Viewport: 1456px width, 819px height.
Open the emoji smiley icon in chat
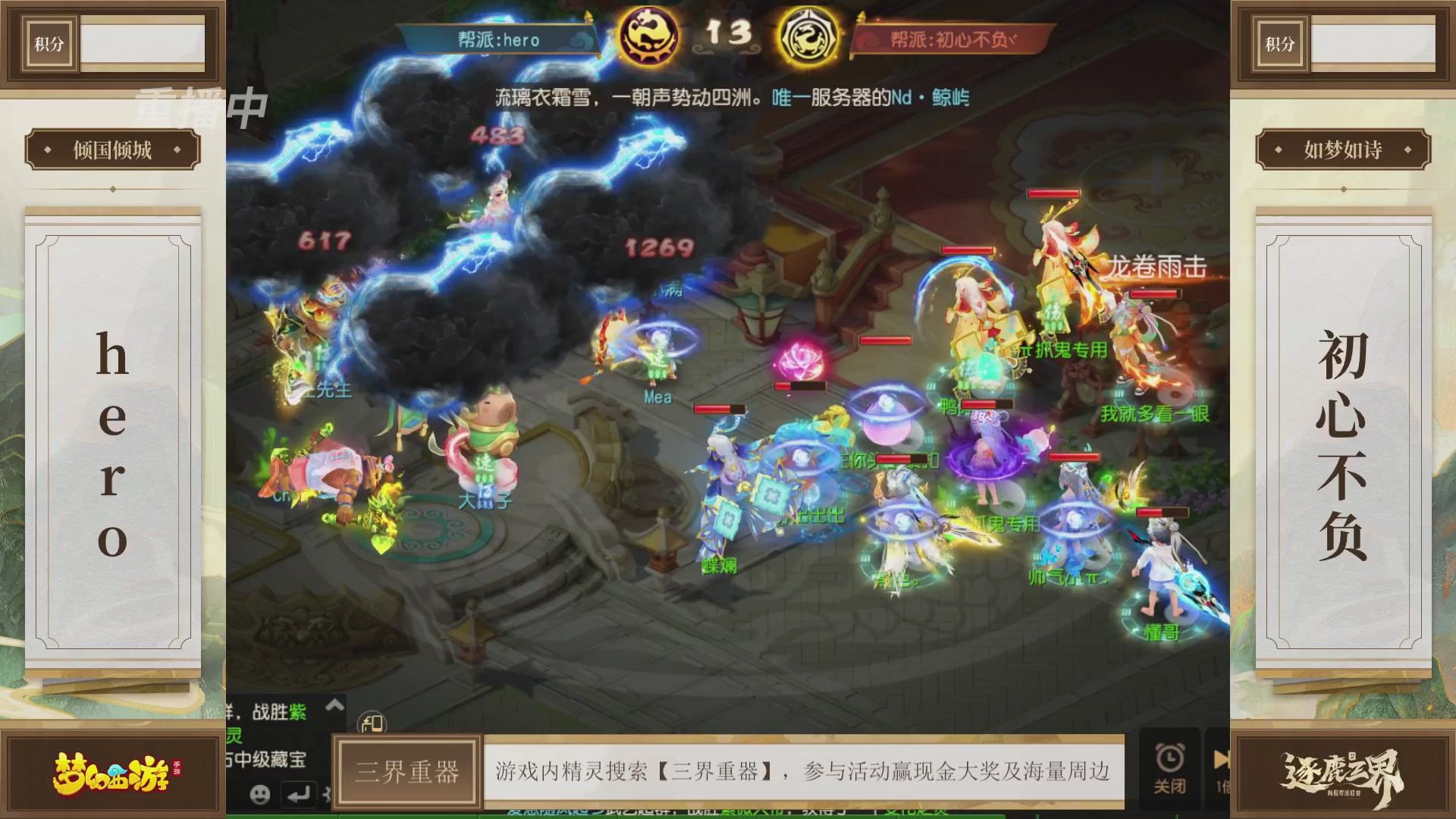[x=261, y=793]
